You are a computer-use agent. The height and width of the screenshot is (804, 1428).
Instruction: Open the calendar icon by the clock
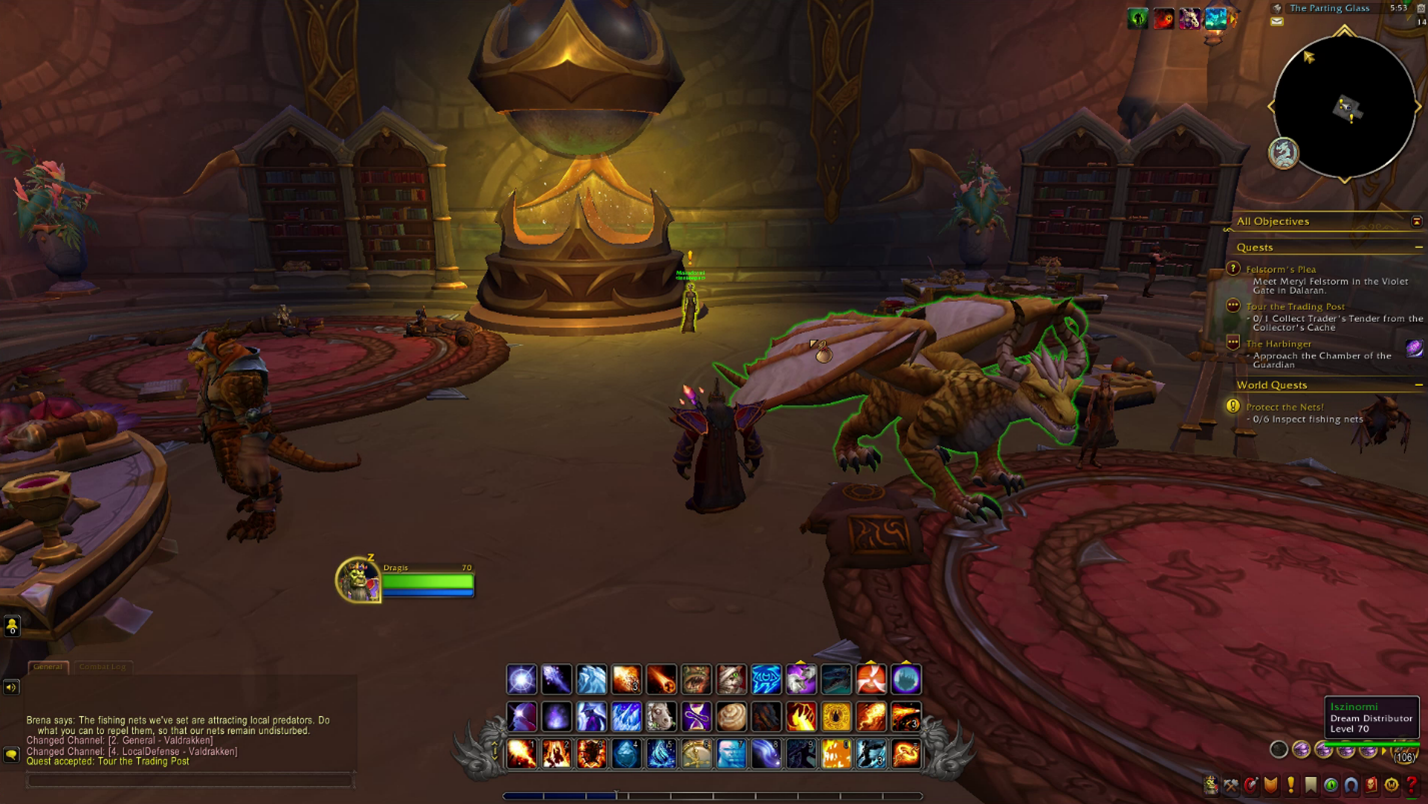[1420, 7]
